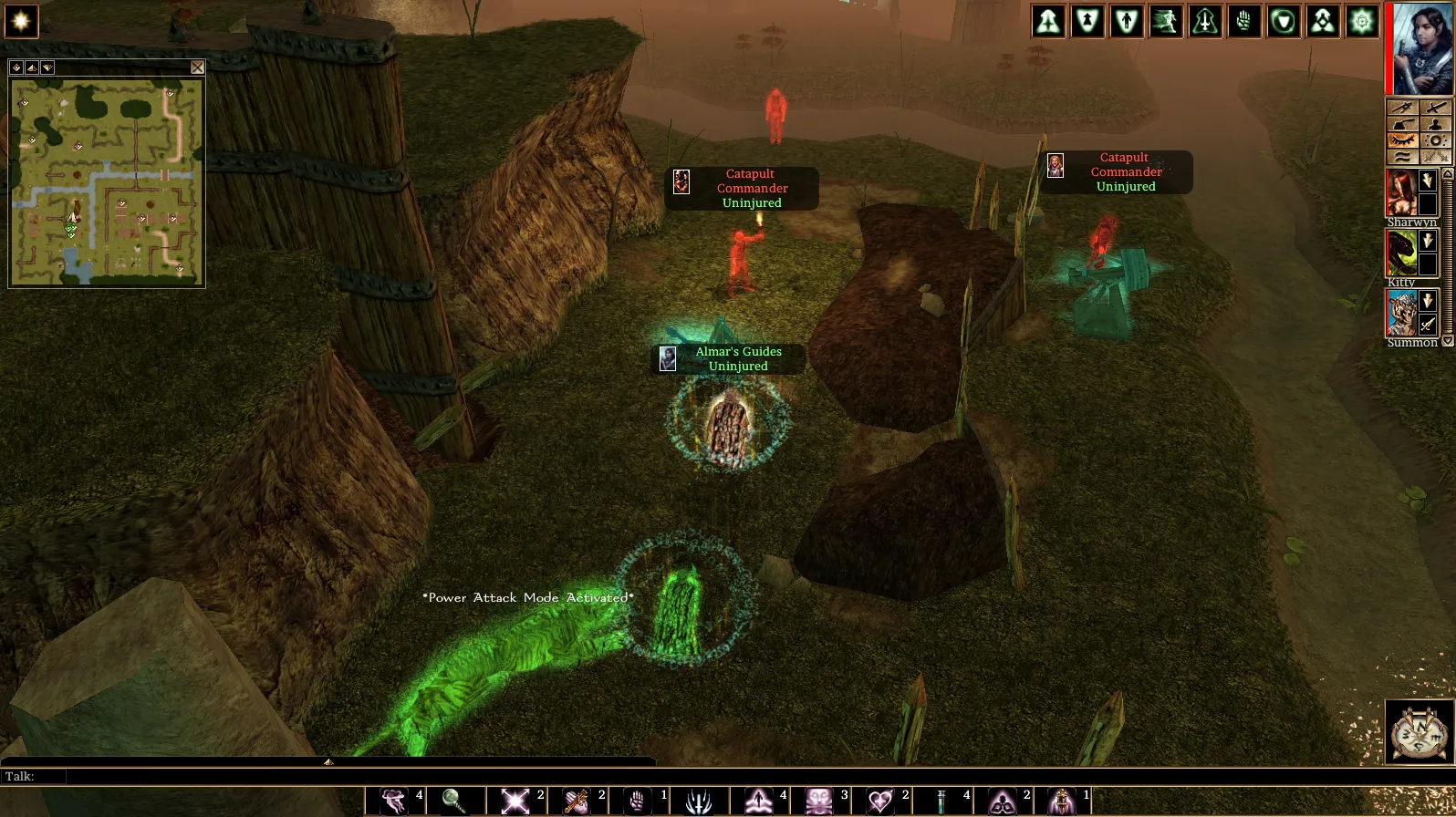This screenshot has height=817, width=1456.
Task: Use the heart healing quickbar slot
Action: coord(880,801)
